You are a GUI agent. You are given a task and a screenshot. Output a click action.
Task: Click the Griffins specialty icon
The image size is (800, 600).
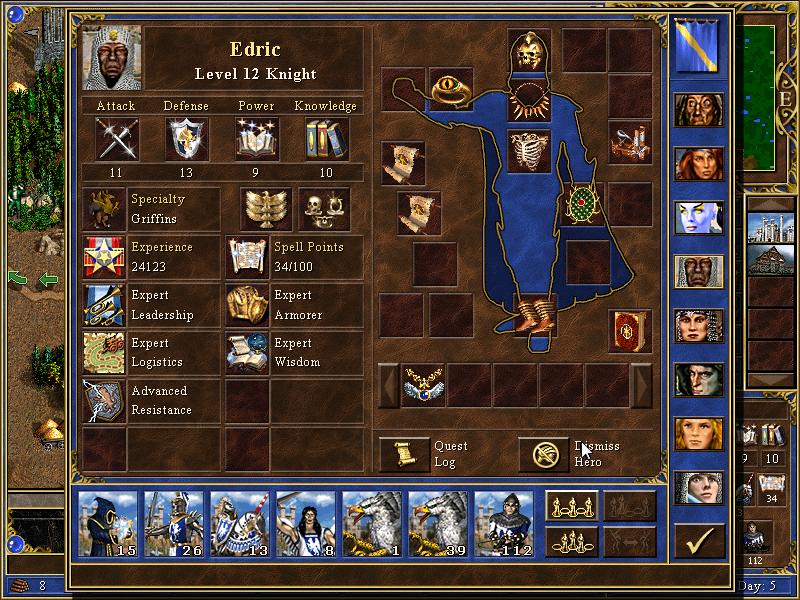pyautogui.click(x=104, y=209)
